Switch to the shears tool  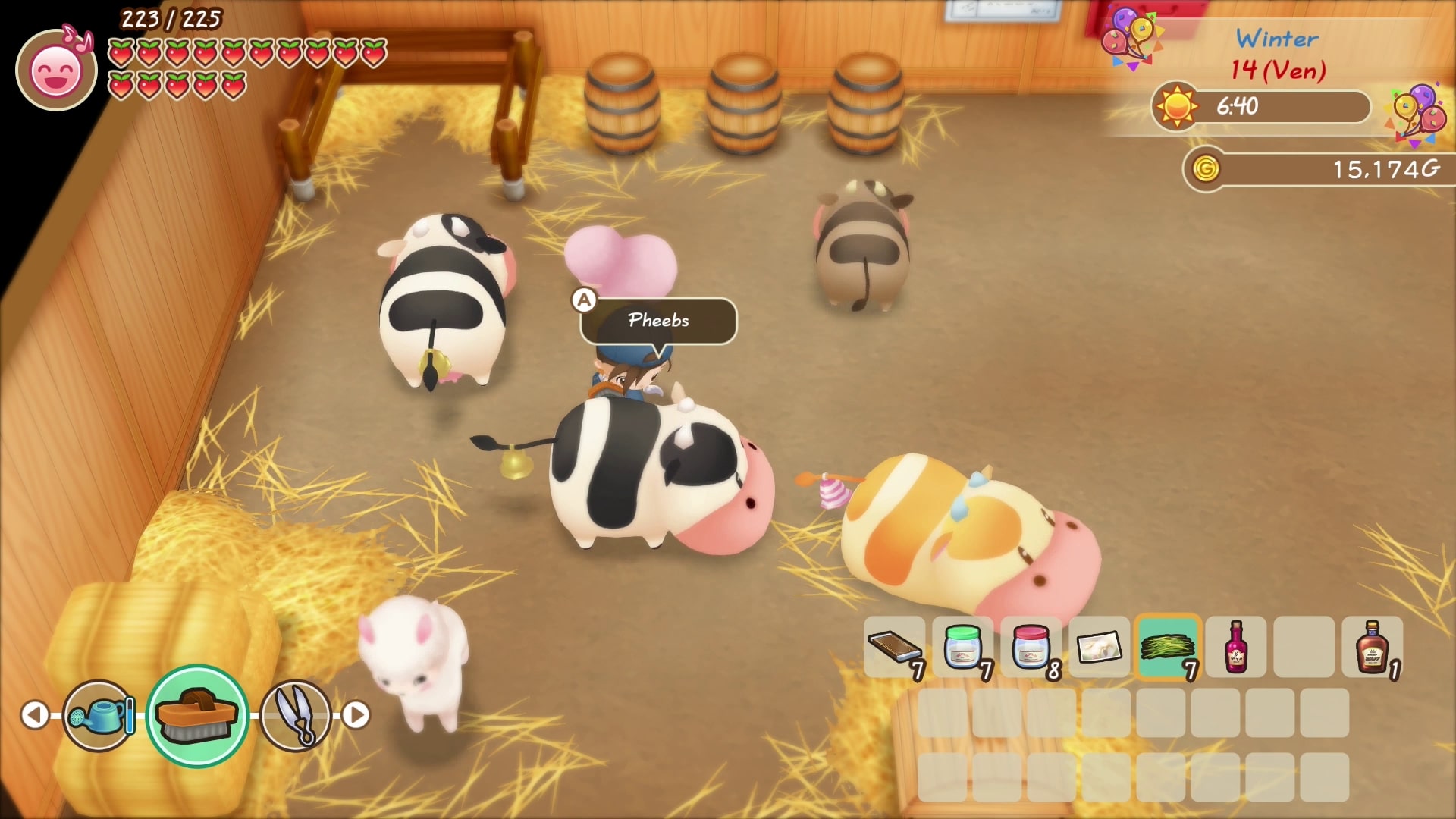tap(296, 715)
